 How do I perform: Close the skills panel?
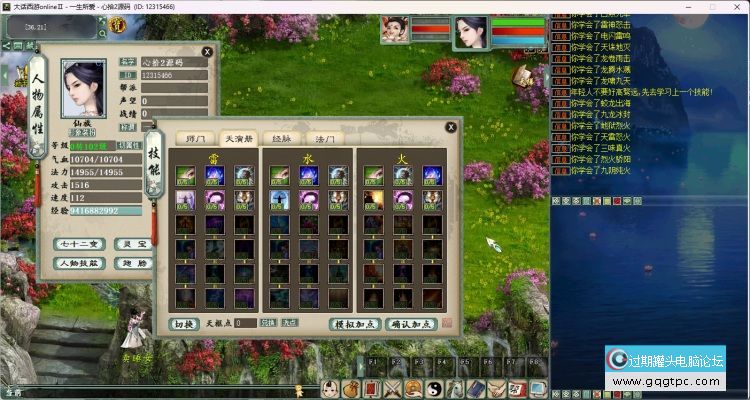[x=452, y=127]
